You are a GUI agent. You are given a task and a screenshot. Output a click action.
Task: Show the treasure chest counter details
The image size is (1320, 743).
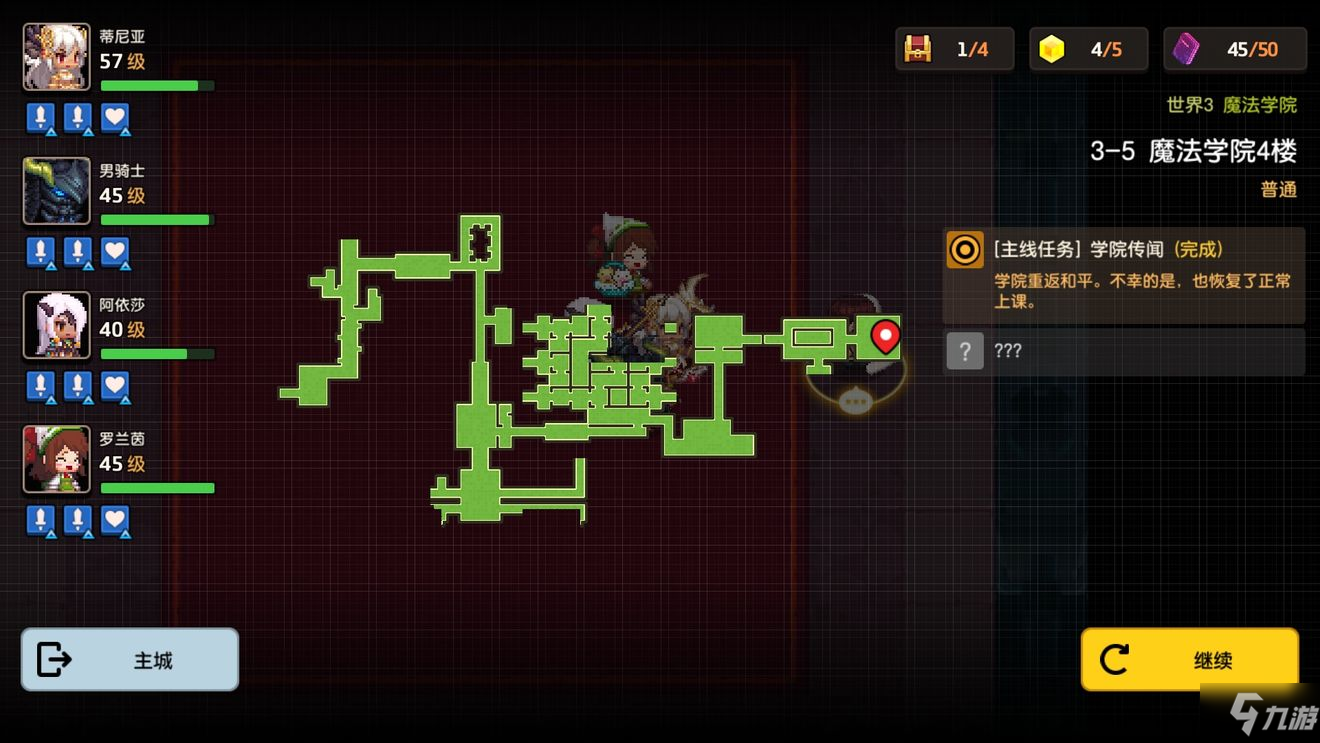click(954, 49)
